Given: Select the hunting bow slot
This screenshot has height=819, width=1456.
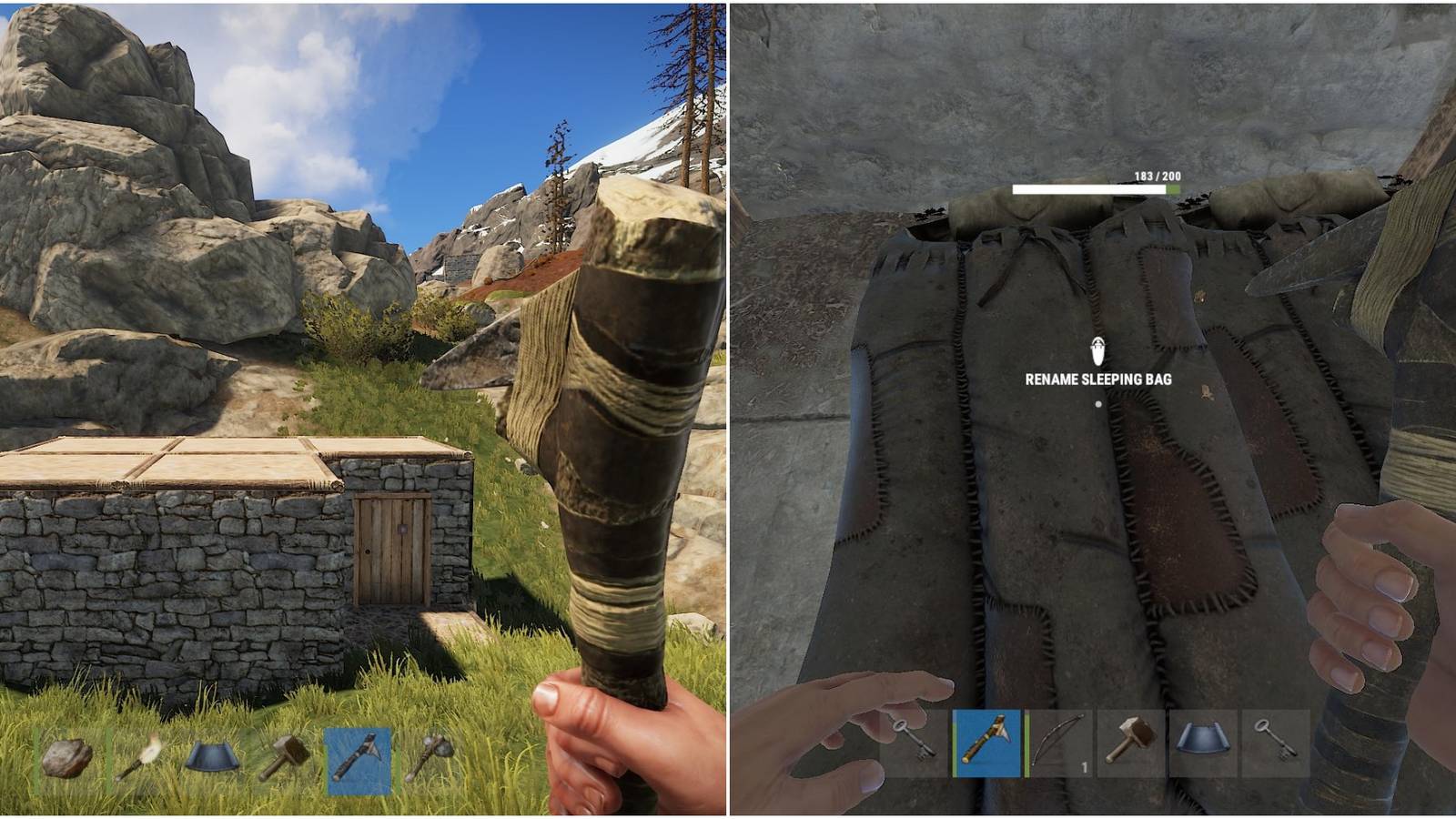Looking at the screenshot, I should point(1060,751).
